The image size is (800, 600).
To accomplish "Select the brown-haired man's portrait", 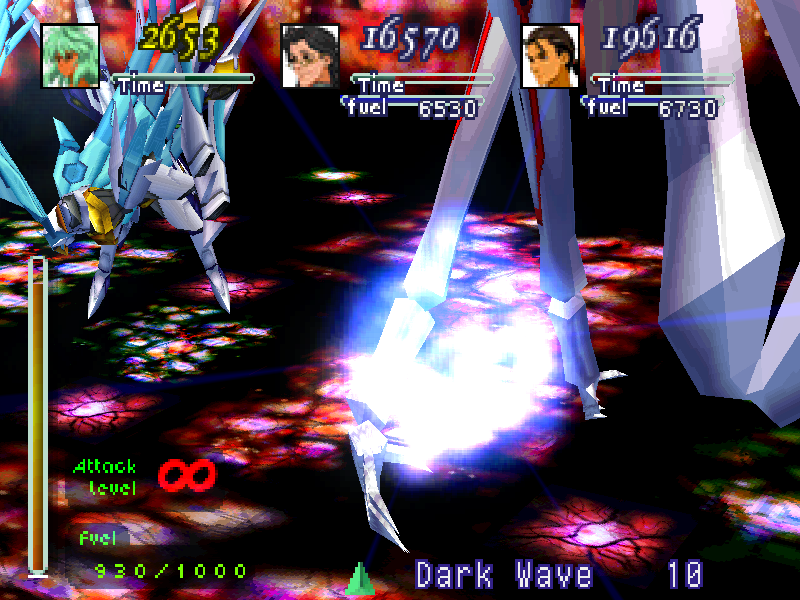I will (550, 54).
